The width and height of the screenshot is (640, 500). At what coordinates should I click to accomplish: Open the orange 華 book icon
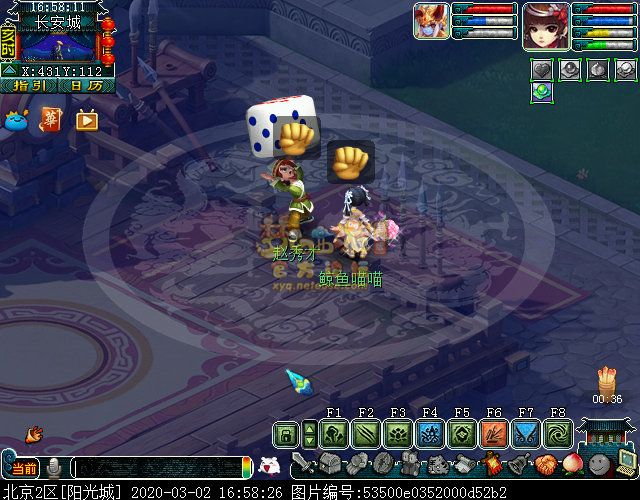(x=51, y=120)
